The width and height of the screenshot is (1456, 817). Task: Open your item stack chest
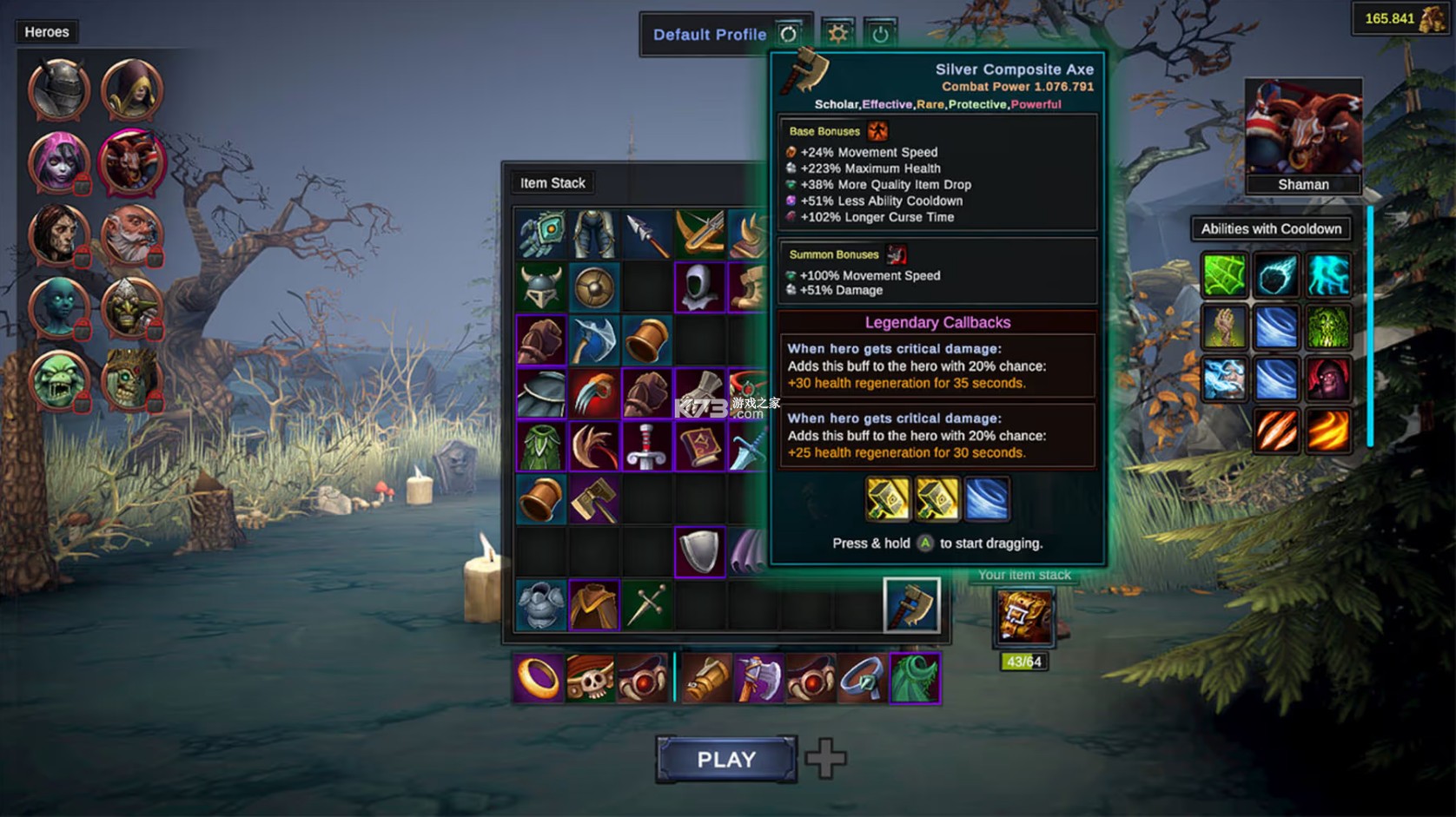1024,617
